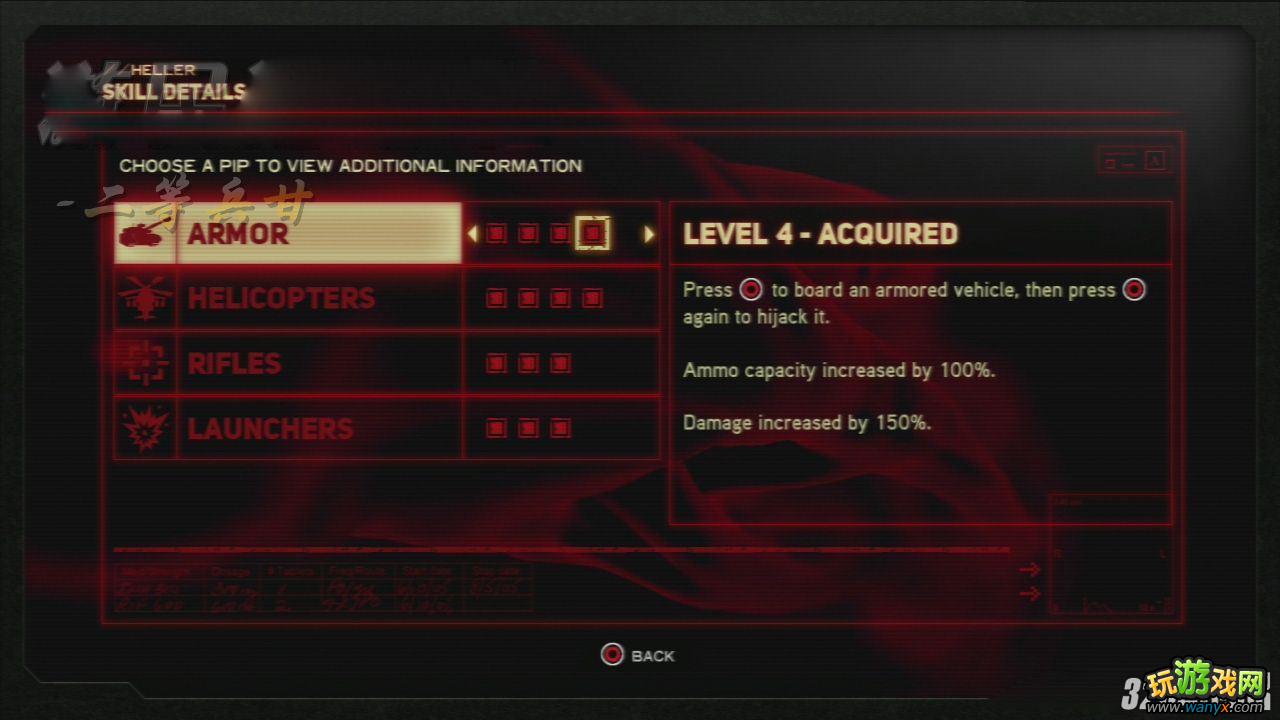This screenshot has width=1280, height=720.
Task: Select the first Helicopters pip
Action: (x=496, y=298)
